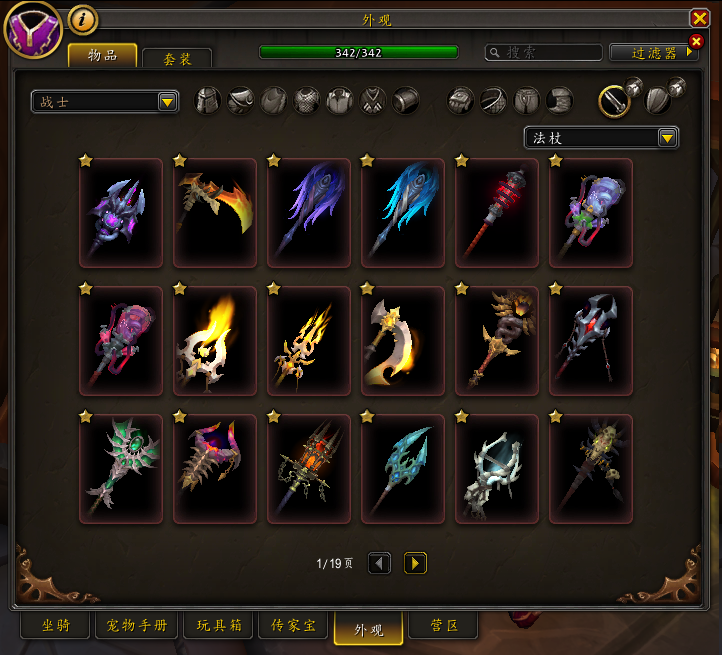Viewport: 722px width, 655px height.
Task: Go to the next appearance page
Action: [415, 563]
